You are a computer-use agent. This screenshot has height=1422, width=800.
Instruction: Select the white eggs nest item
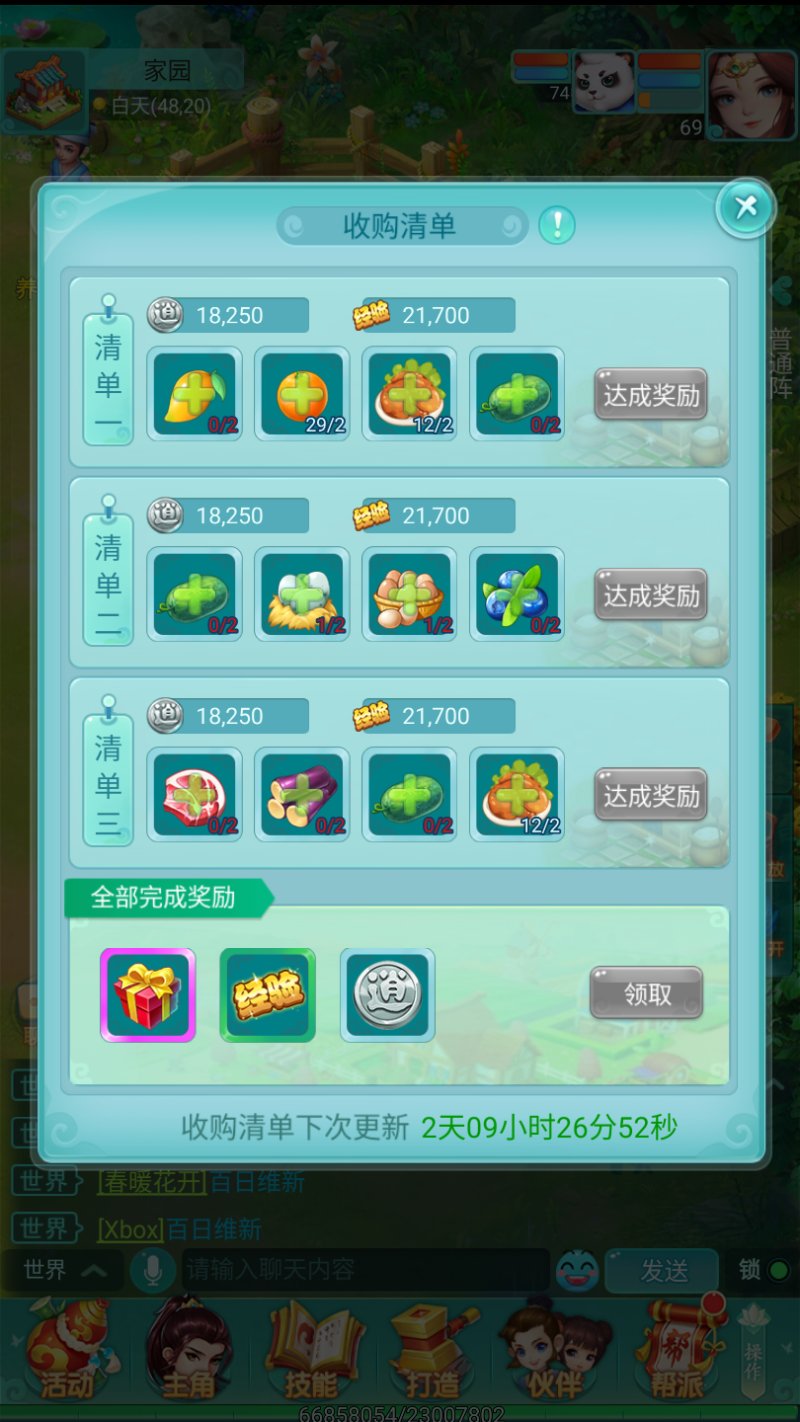click(x=302, y=594)
